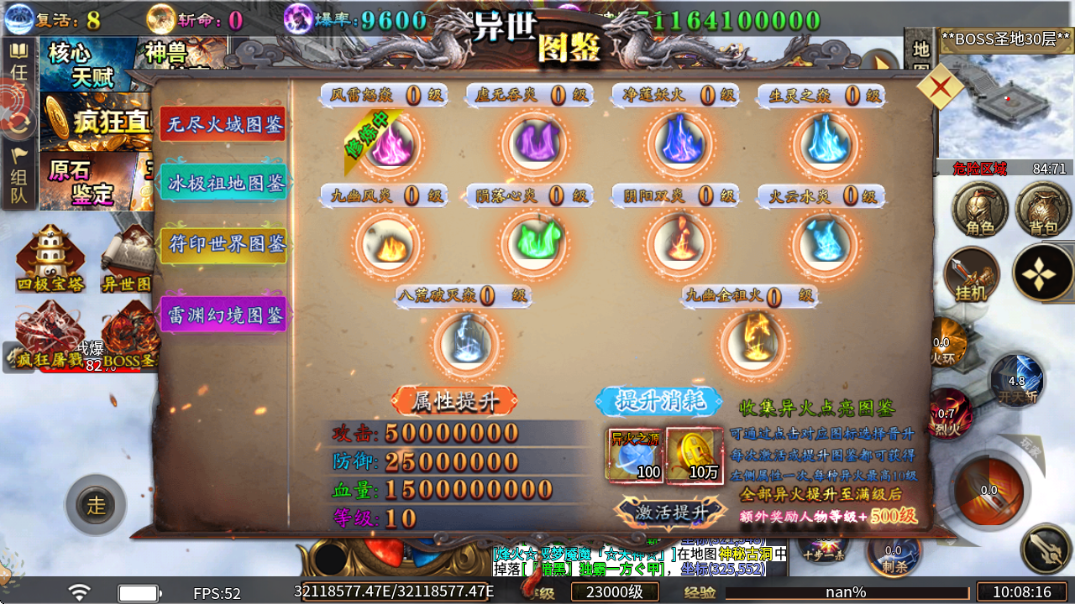1075x604 pixels.
Task: Close the 异世图鉴 panel with the X
Action: click(940, 87)
